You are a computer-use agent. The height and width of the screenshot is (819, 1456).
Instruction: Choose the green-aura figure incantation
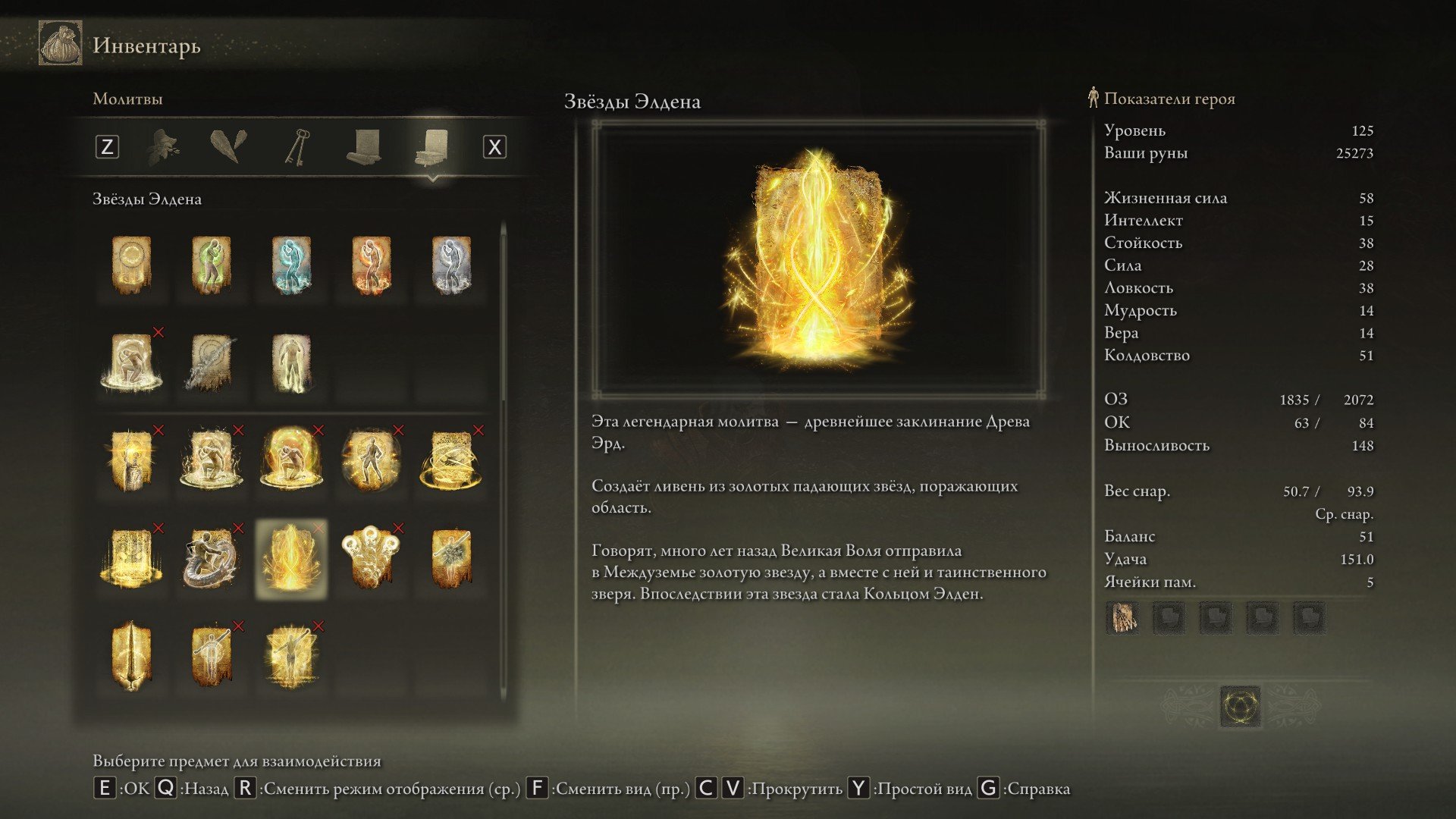pyautogui.click(x=211, y=265)
